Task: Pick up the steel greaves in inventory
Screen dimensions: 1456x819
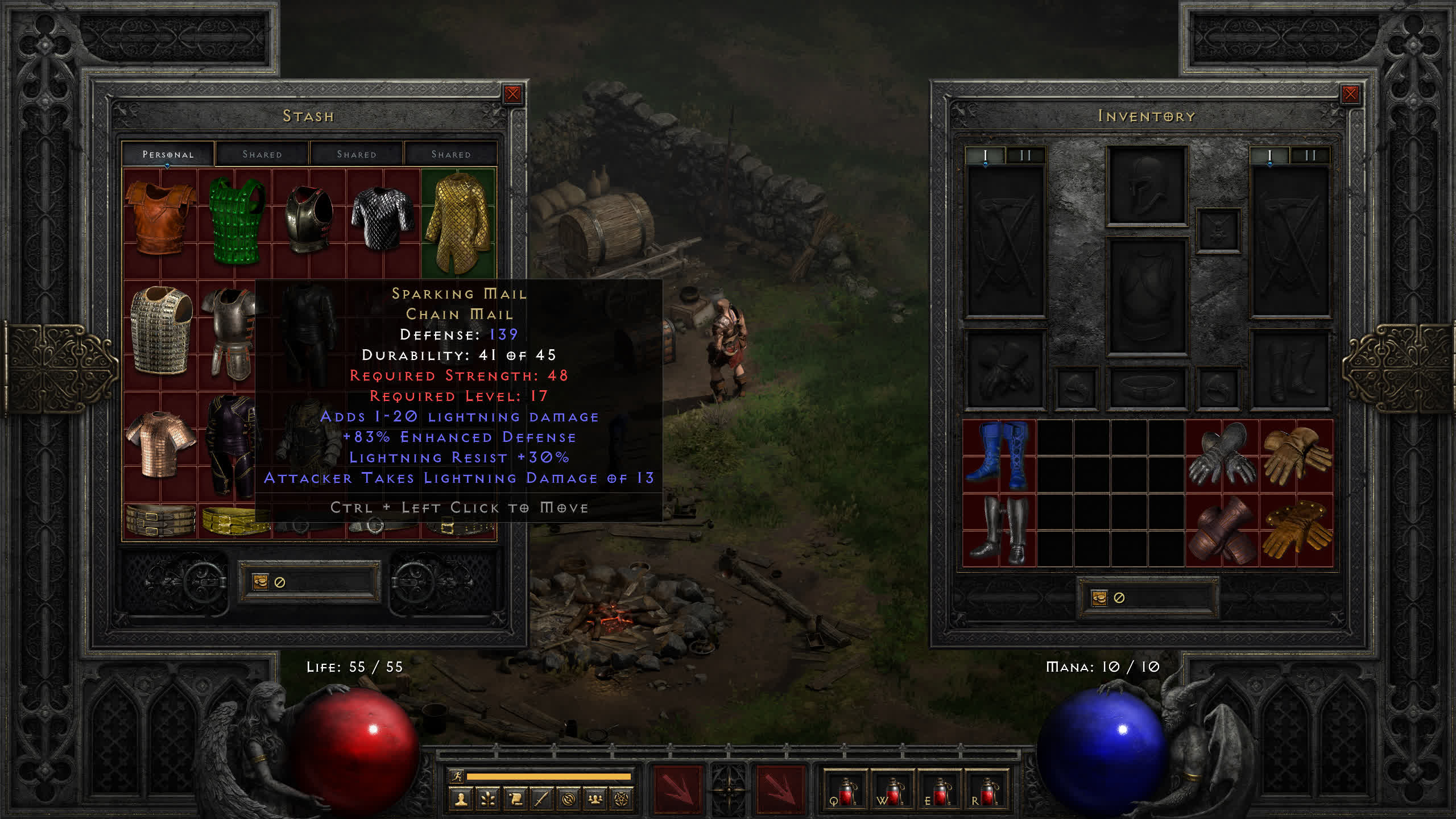Action: tap(999, 530)
